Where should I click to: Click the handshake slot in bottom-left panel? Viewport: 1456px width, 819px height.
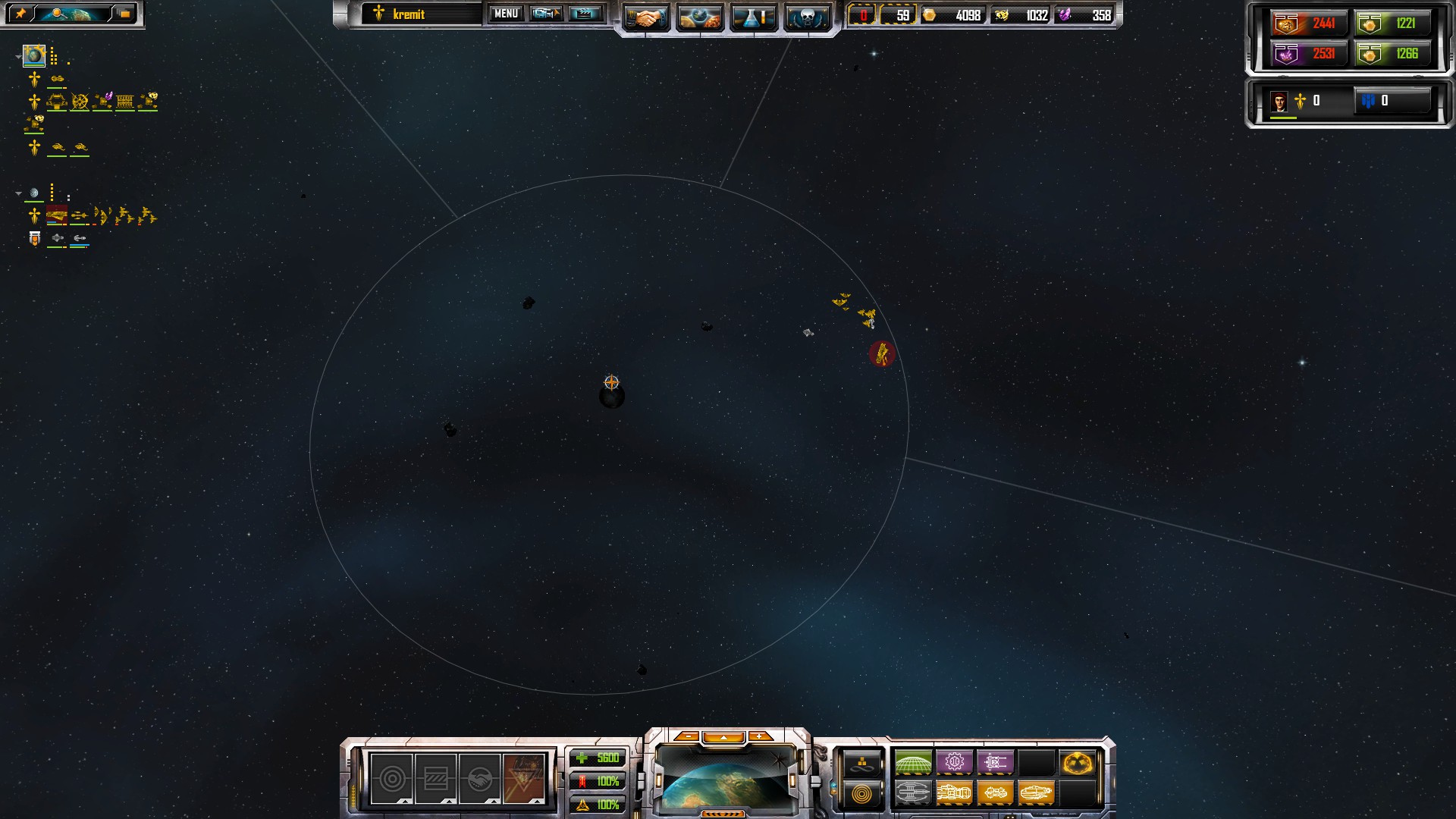(x=479, y=779)
